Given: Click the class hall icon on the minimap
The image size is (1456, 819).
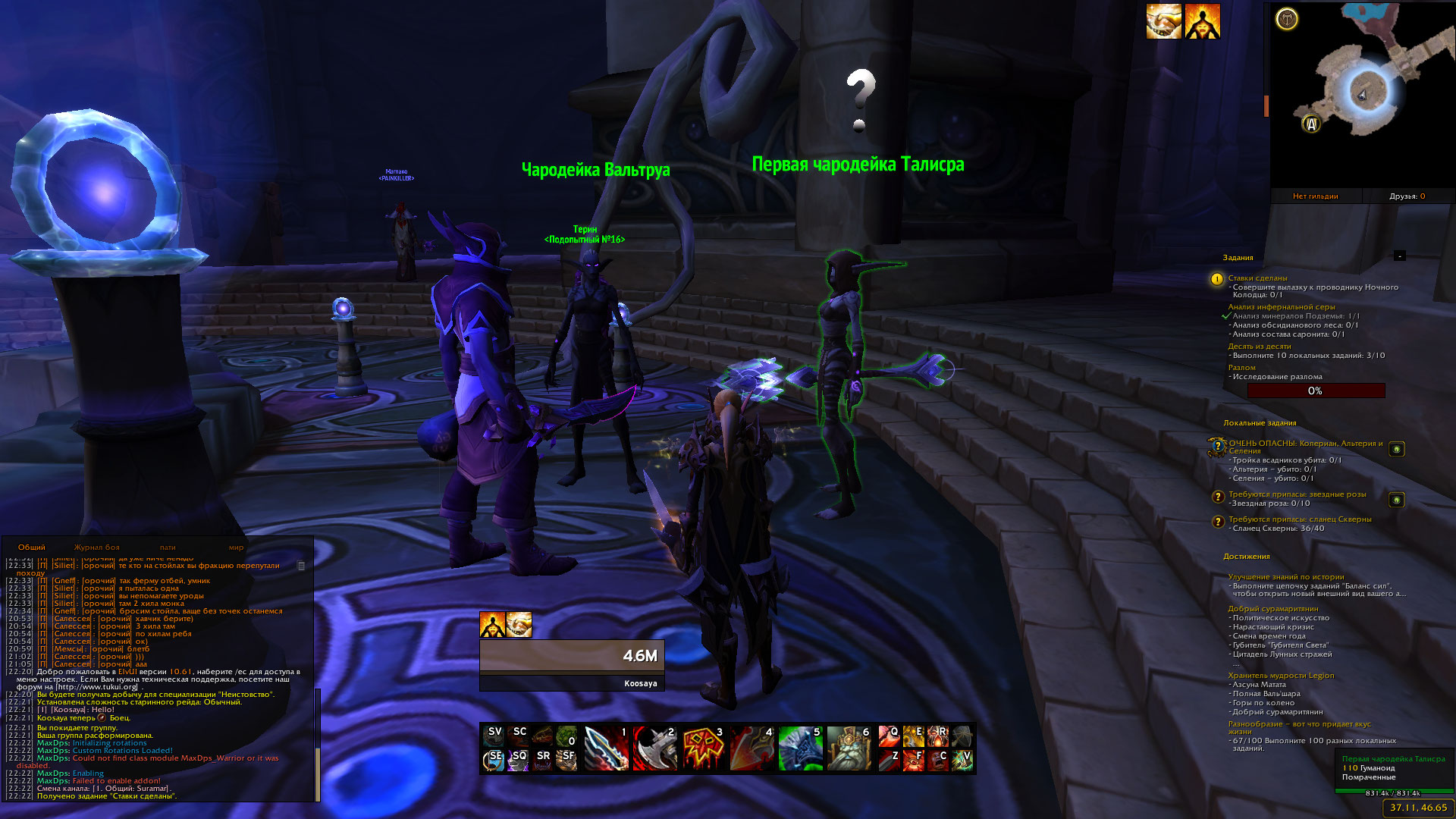Looking at the screenshot, I should [1287, 19].
